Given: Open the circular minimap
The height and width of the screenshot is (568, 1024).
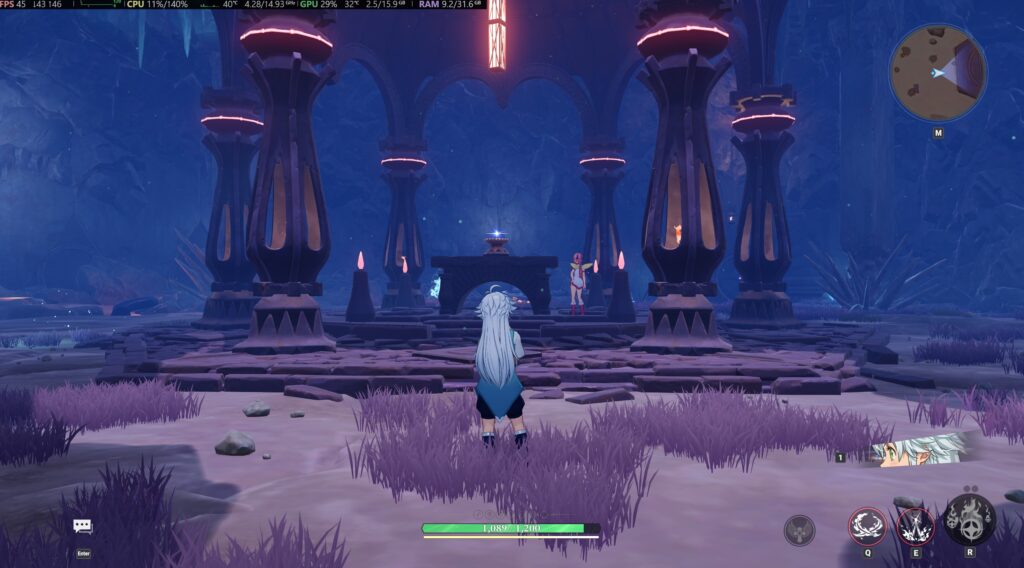Looking at the screenshot, I should pos(937,72).
